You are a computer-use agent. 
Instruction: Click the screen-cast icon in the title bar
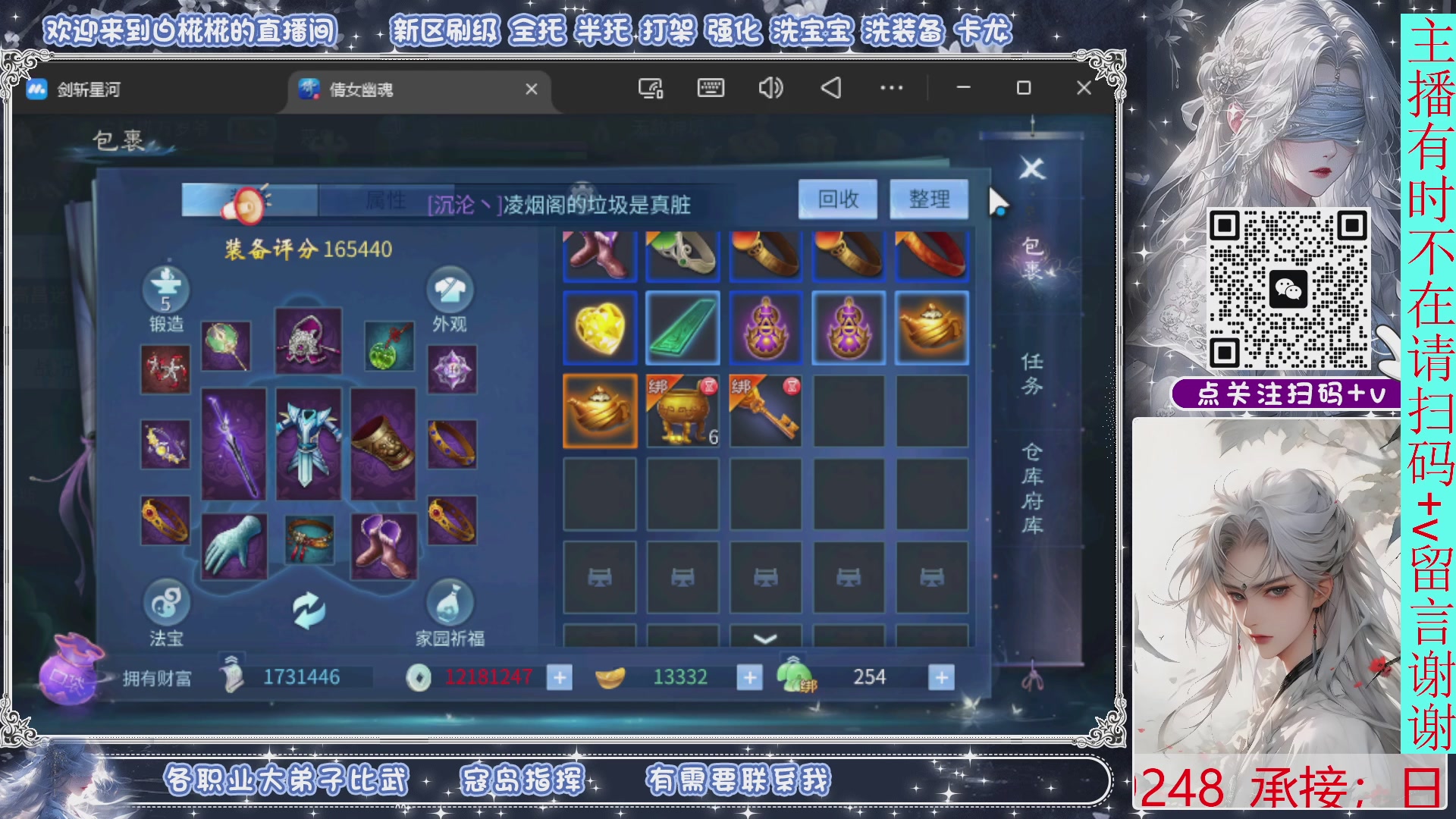coord(650,89)
